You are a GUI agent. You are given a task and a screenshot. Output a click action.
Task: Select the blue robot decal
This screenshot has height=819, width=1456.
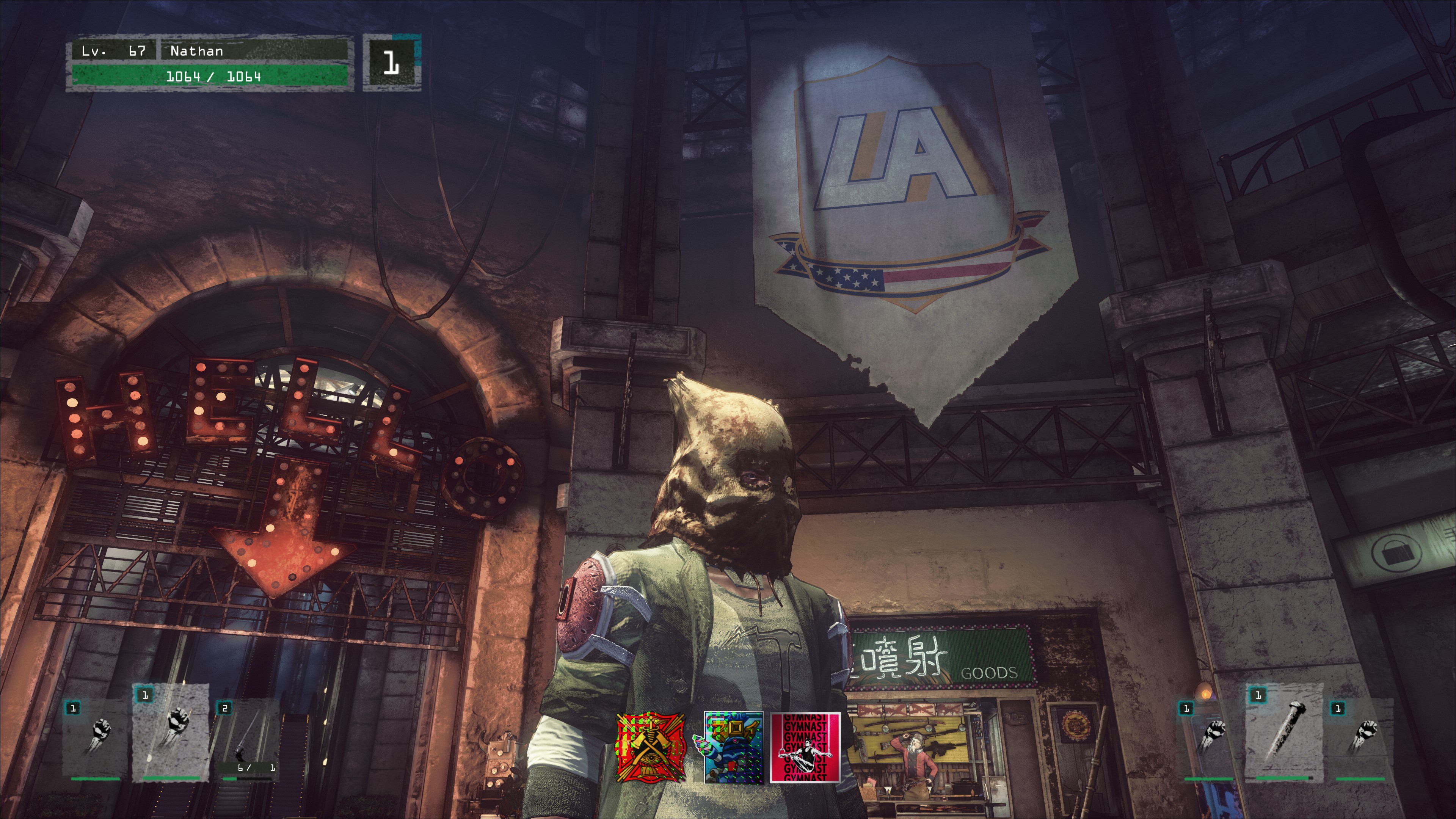click(733, 747)
